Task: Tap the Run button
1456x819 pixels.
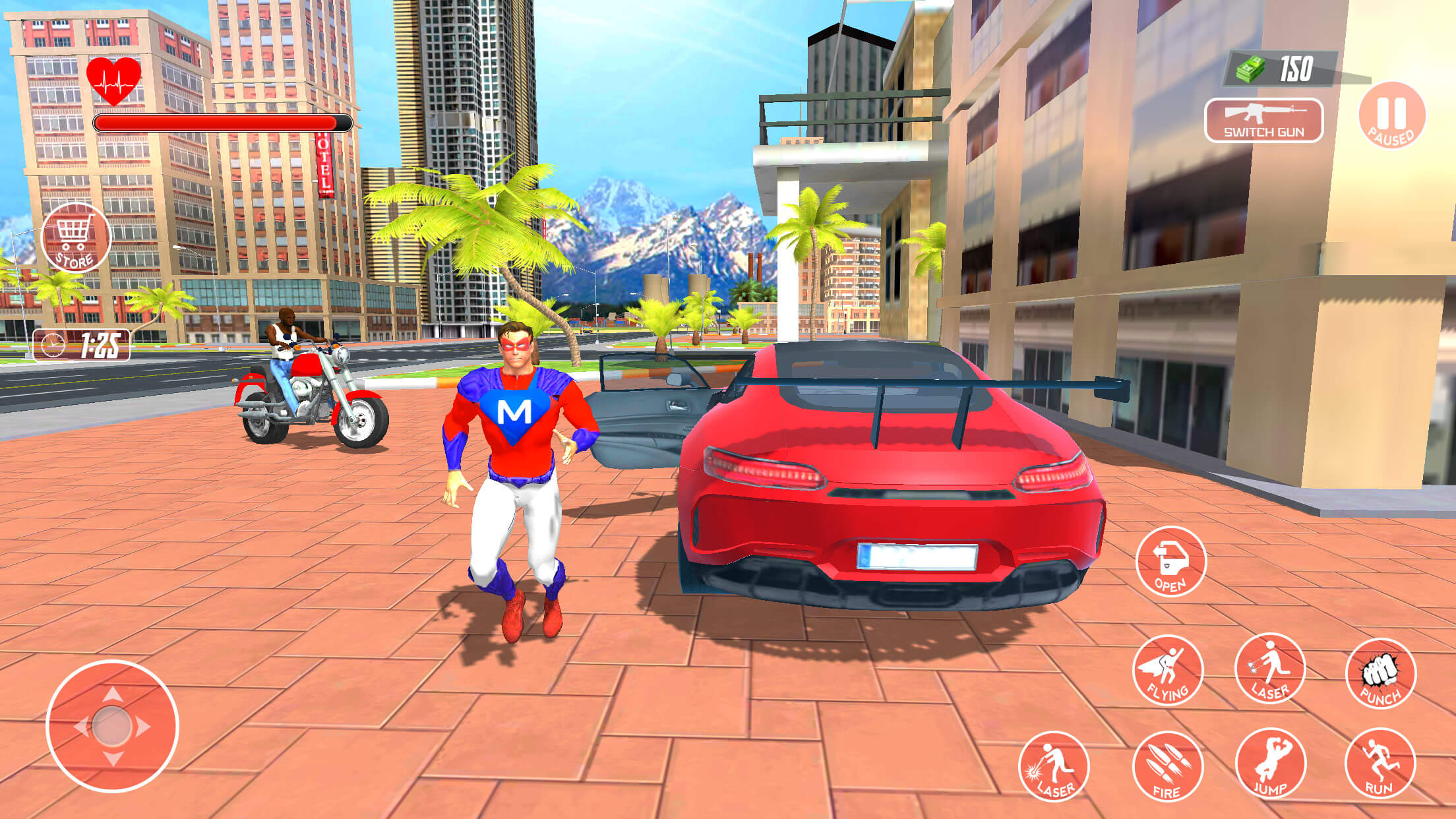Action: tap(1380, 764)
